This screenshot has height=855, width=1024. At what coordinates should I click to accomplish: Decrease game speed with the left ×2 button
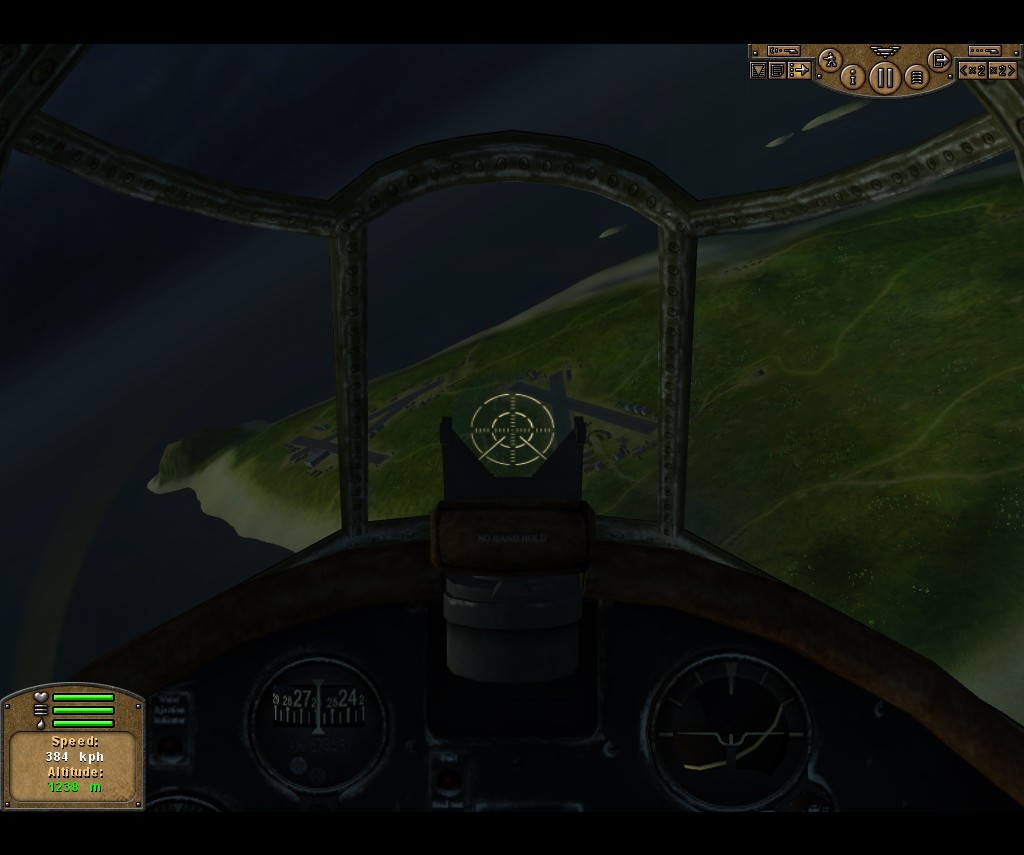(971, 70)
